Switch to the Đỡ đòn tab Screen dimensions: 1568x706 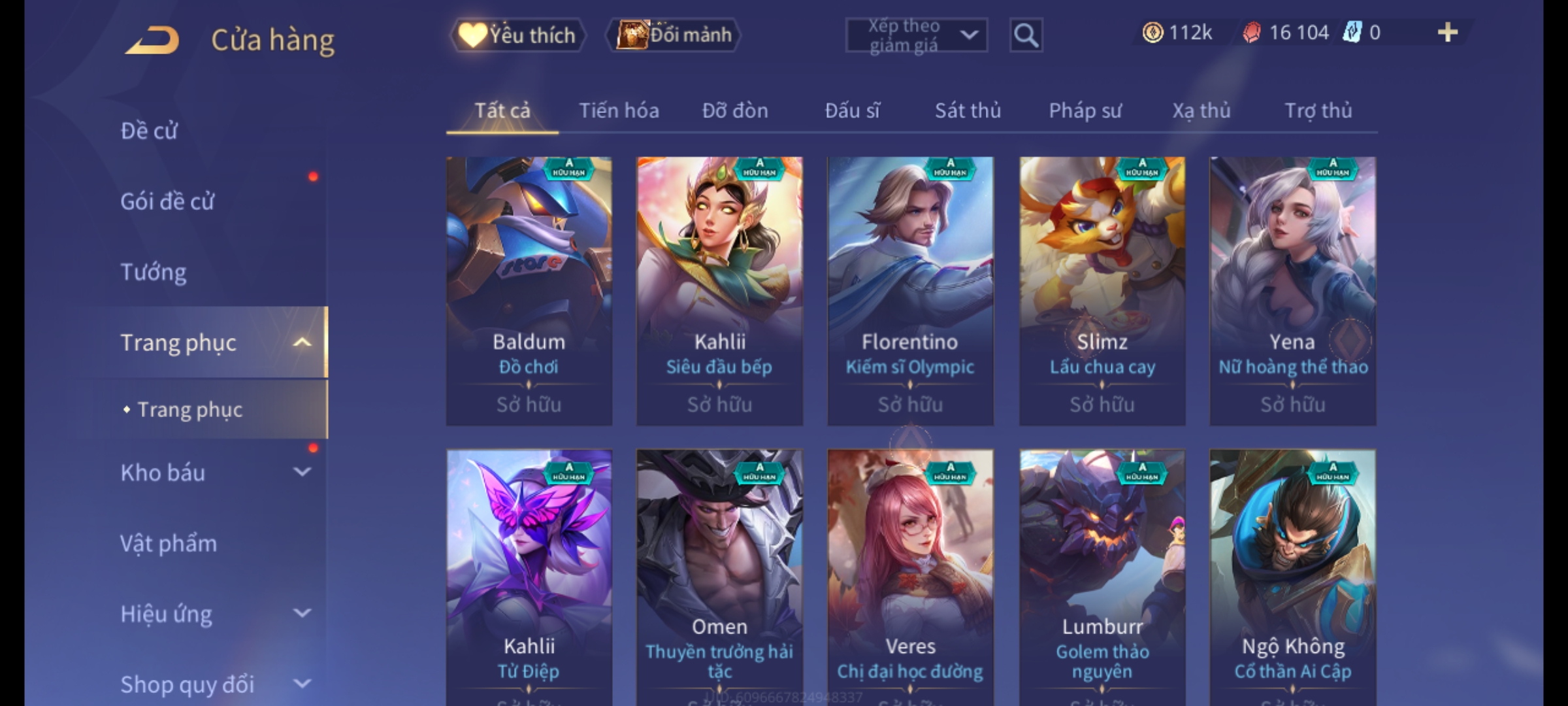click(x=735, y=111)
